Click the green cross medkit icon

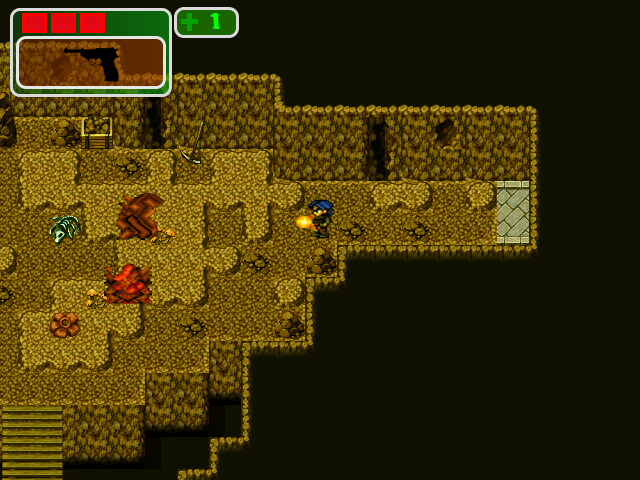190,22
